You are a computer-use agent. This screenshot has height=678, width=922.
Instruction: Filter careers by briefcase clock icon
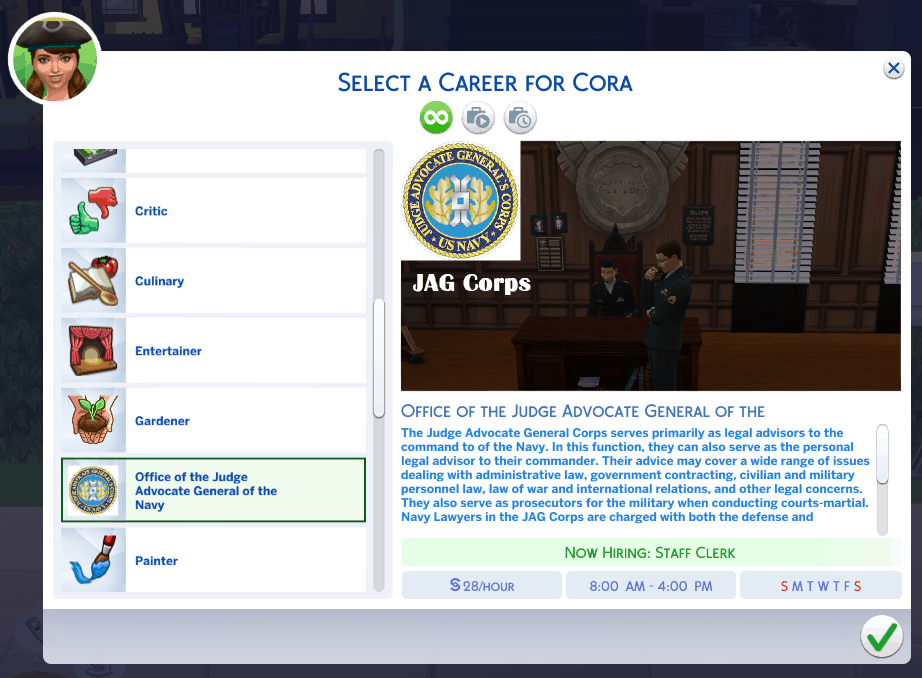coord(520,118)
